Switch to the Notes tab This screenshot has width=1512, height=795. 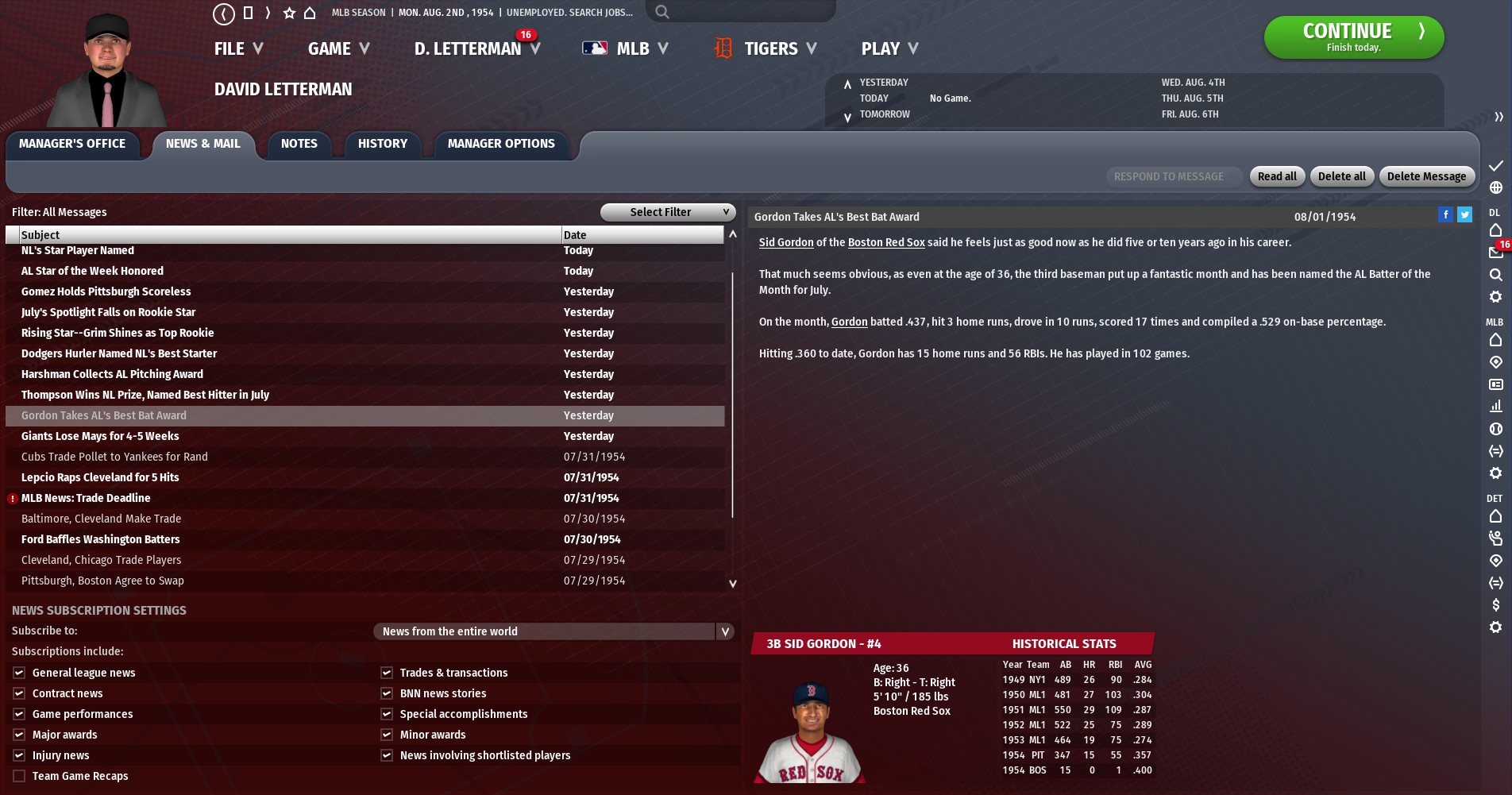299,144
